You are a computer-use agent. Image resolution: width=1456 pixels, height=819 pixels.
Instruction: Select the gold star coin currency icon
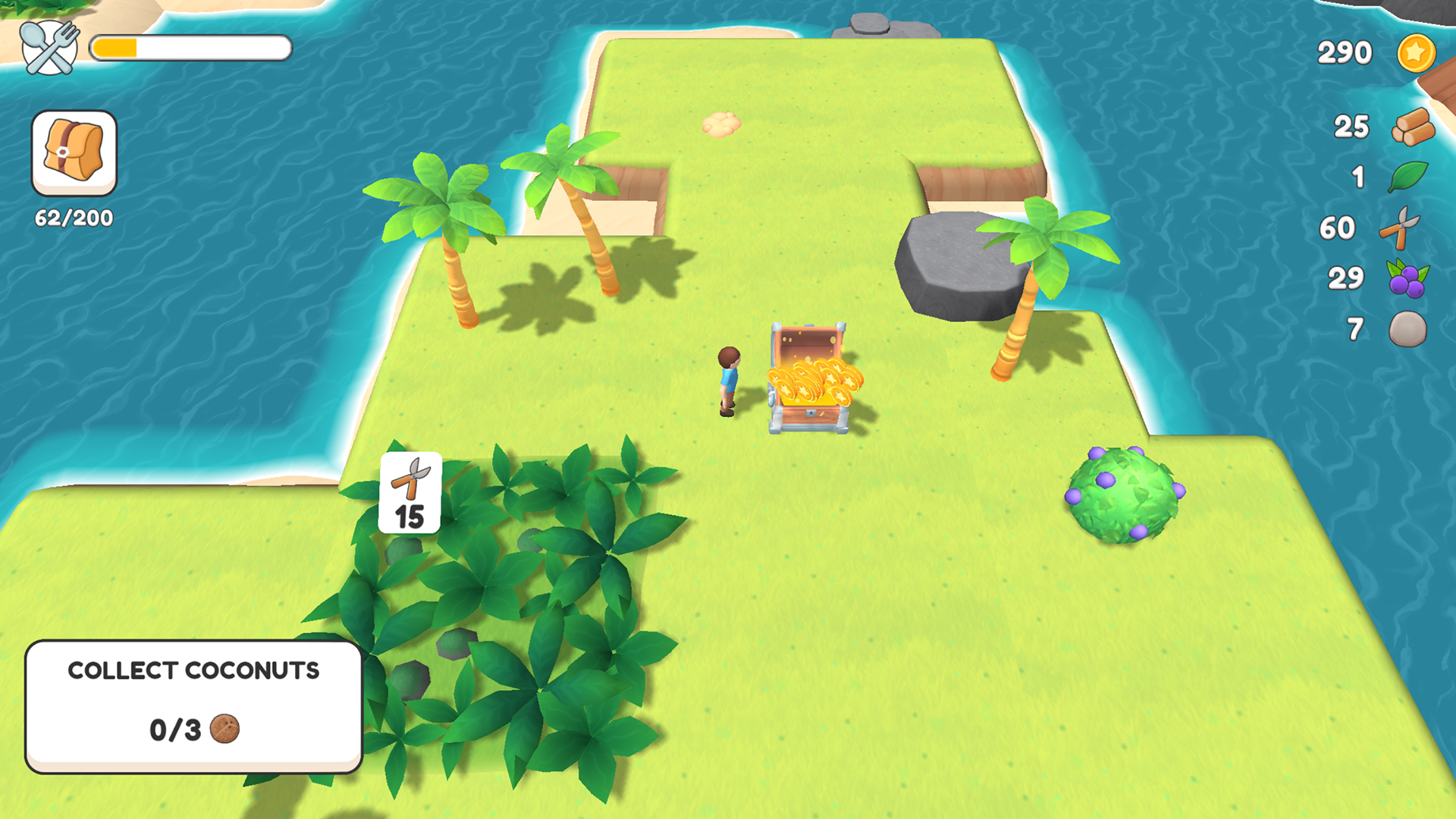pyautogui.click(x=1417, y=52)
